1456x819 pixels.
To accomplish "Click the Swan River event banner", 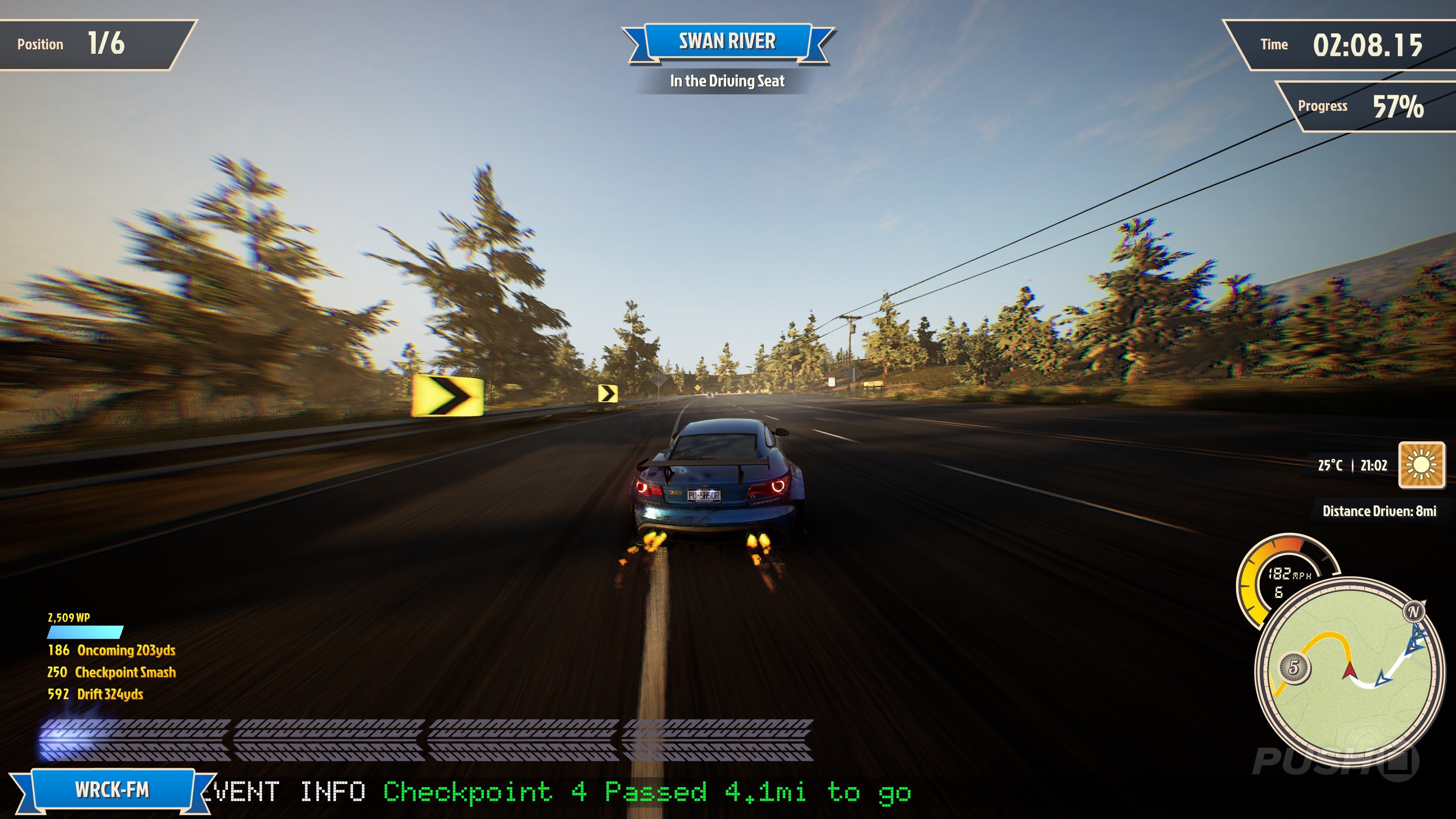I will [x=728, y=41].
